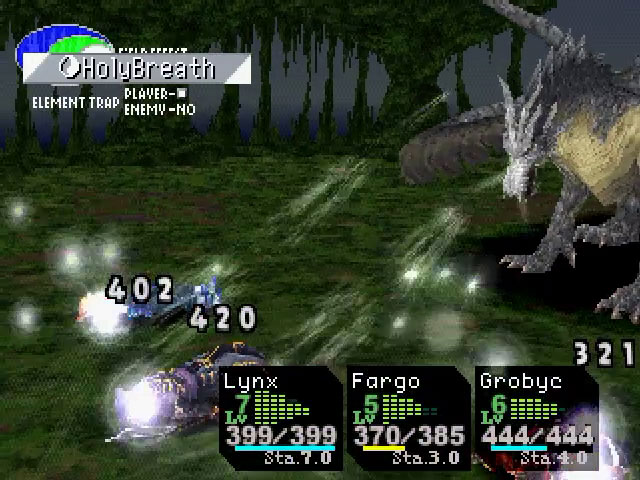Choose Fargo's party status panel
Image resolution: width=640 pixels, height=480 pixels.
[x=408, y=418]
